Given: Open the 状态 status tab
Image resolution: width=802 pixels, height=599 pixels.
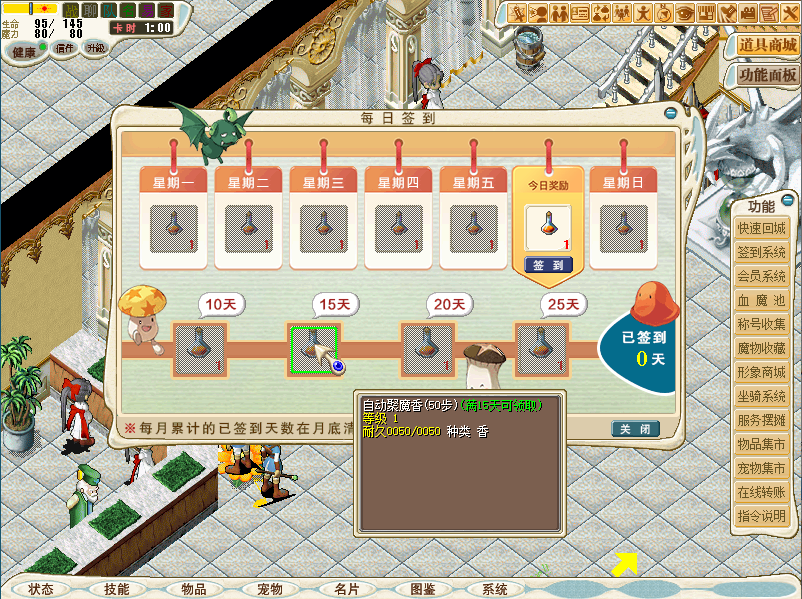Looking at the screenshot, I should coord(42,589).
